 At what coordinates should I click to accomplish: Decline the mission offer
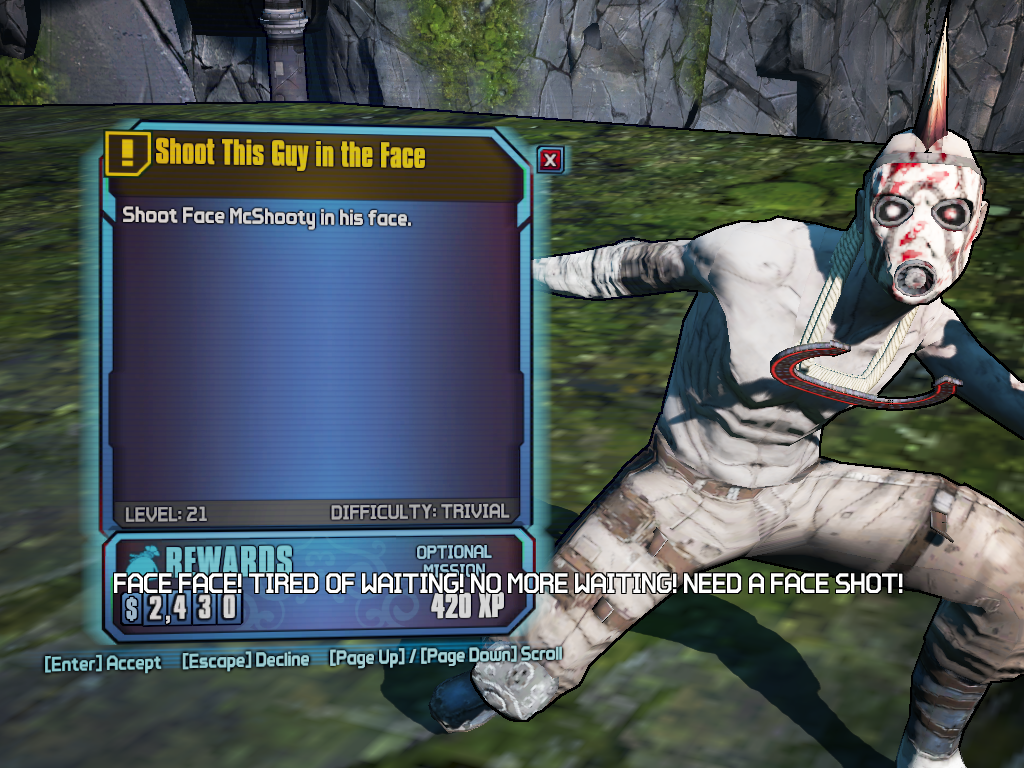[245, 660]
